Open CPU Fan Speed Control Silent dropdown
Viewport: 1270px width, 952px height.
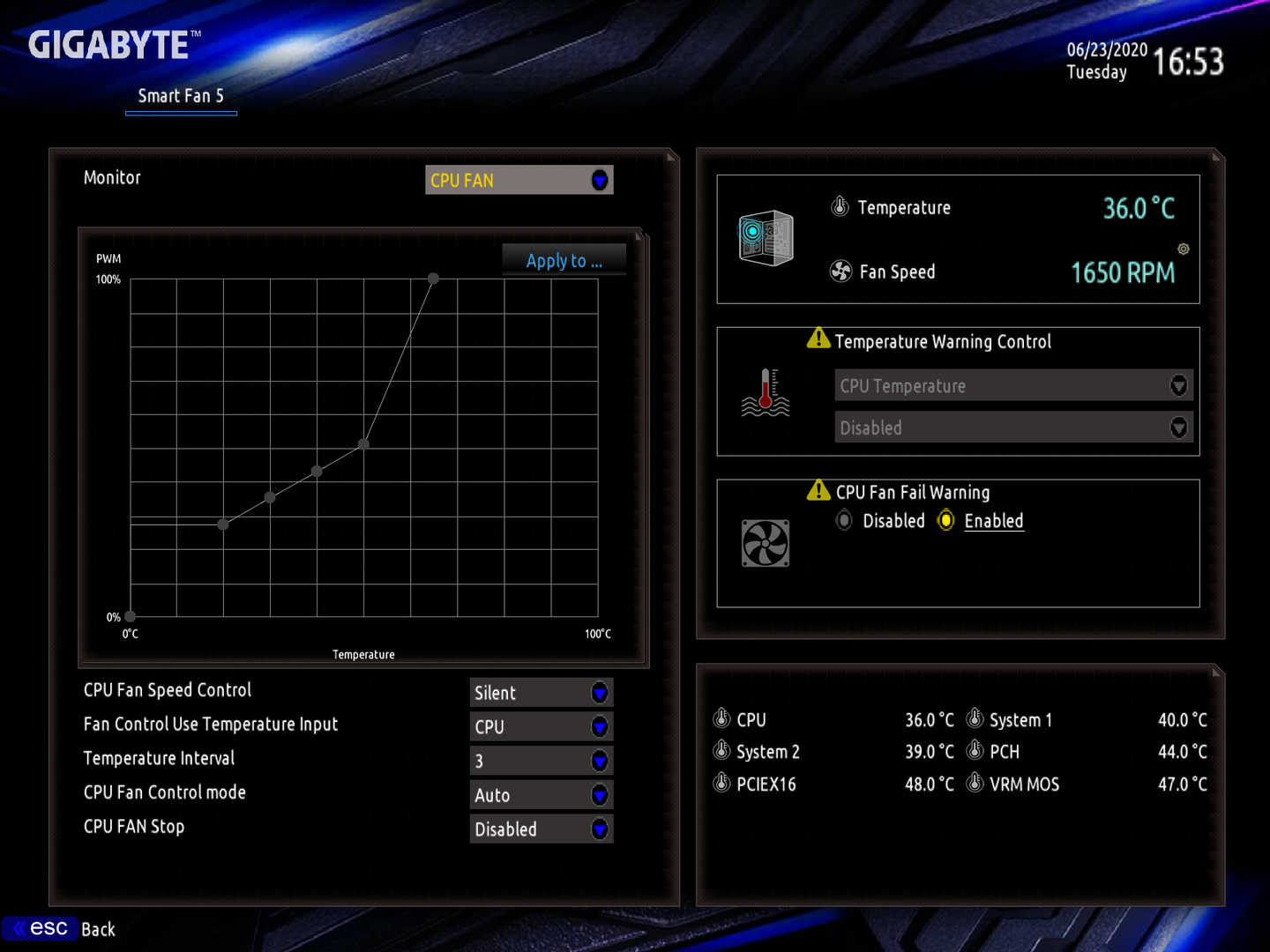(541, 693)
